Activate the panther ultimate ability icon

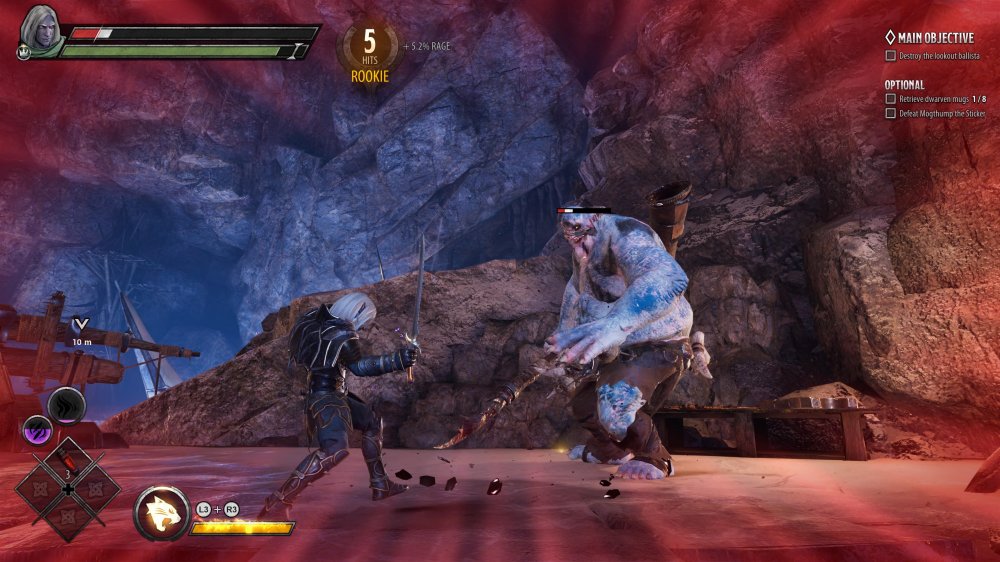coord(161,513)
